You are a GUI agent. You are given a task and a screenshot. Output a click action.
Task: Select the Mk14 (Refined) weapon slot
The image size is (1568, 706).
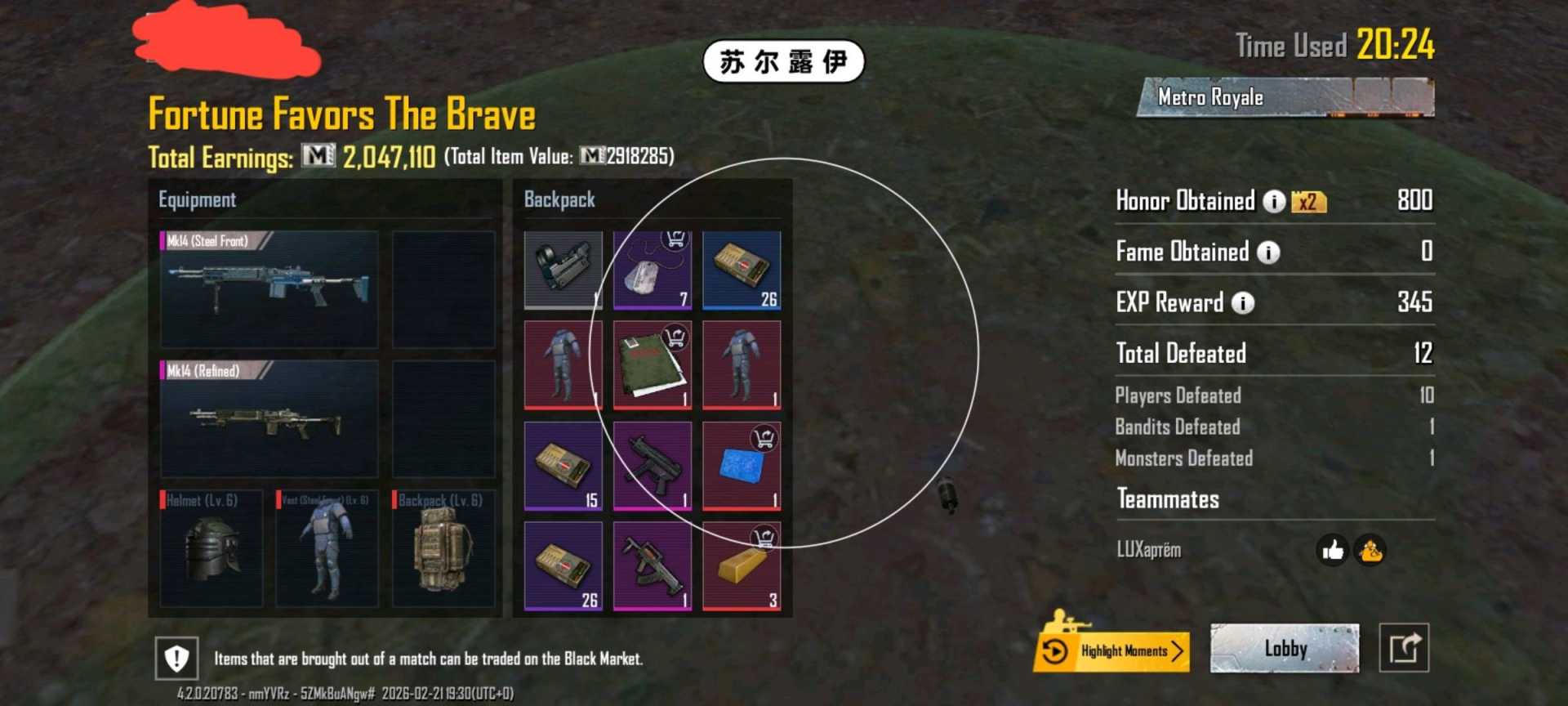[269, 421]
